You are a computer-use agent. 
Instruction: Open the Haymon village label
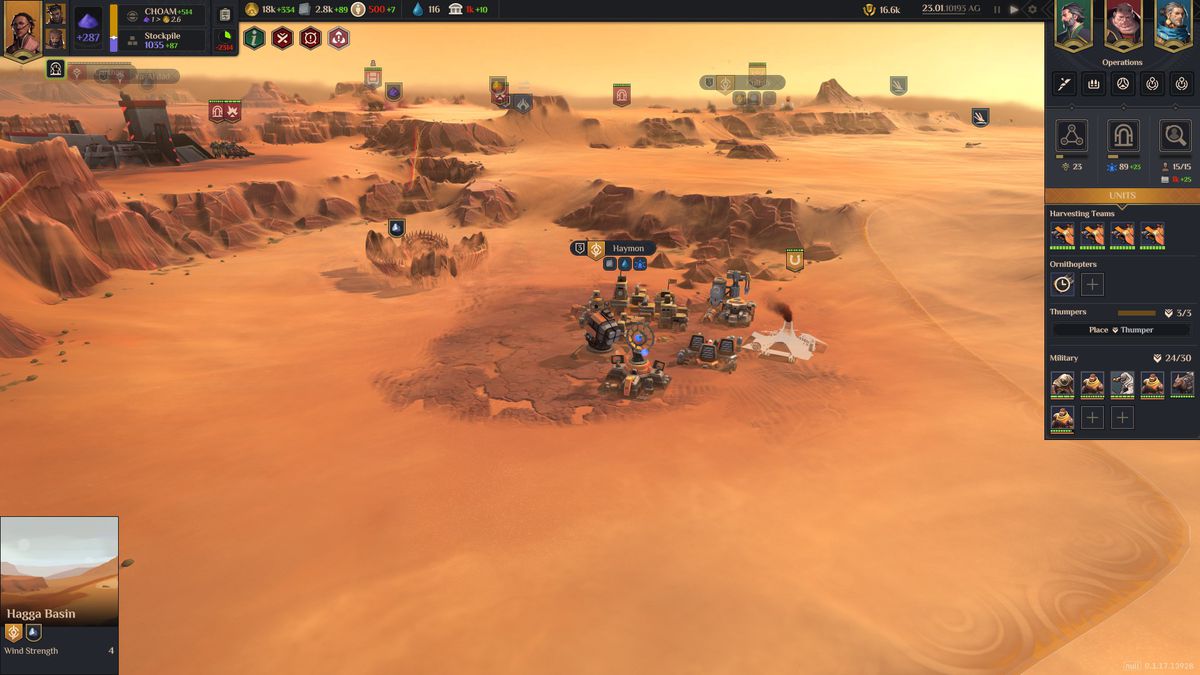coord(628,248)
